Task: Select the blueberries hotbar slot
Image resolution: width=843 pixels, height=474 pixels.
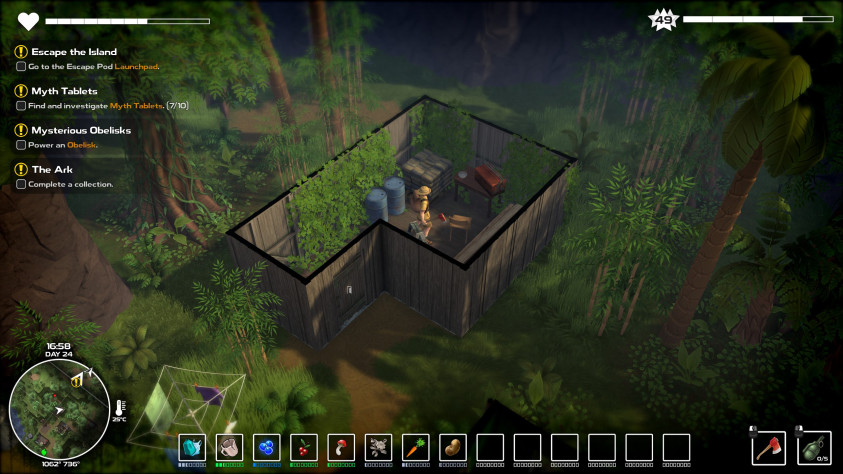Action: coord(266,447)
